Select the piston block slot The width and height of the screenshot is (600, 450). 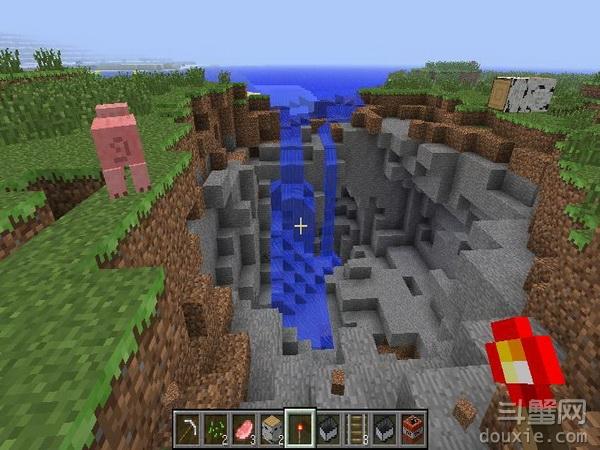272,426
